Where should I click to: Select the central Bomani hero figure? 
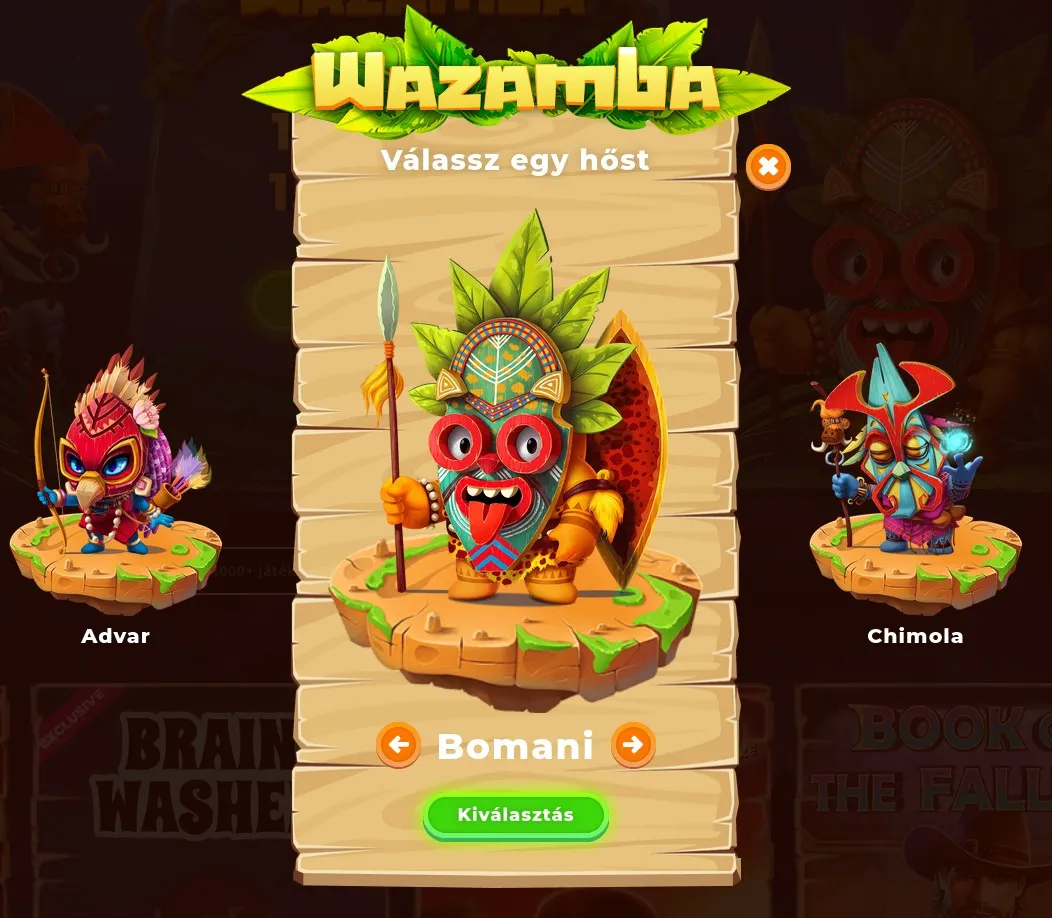515,450
